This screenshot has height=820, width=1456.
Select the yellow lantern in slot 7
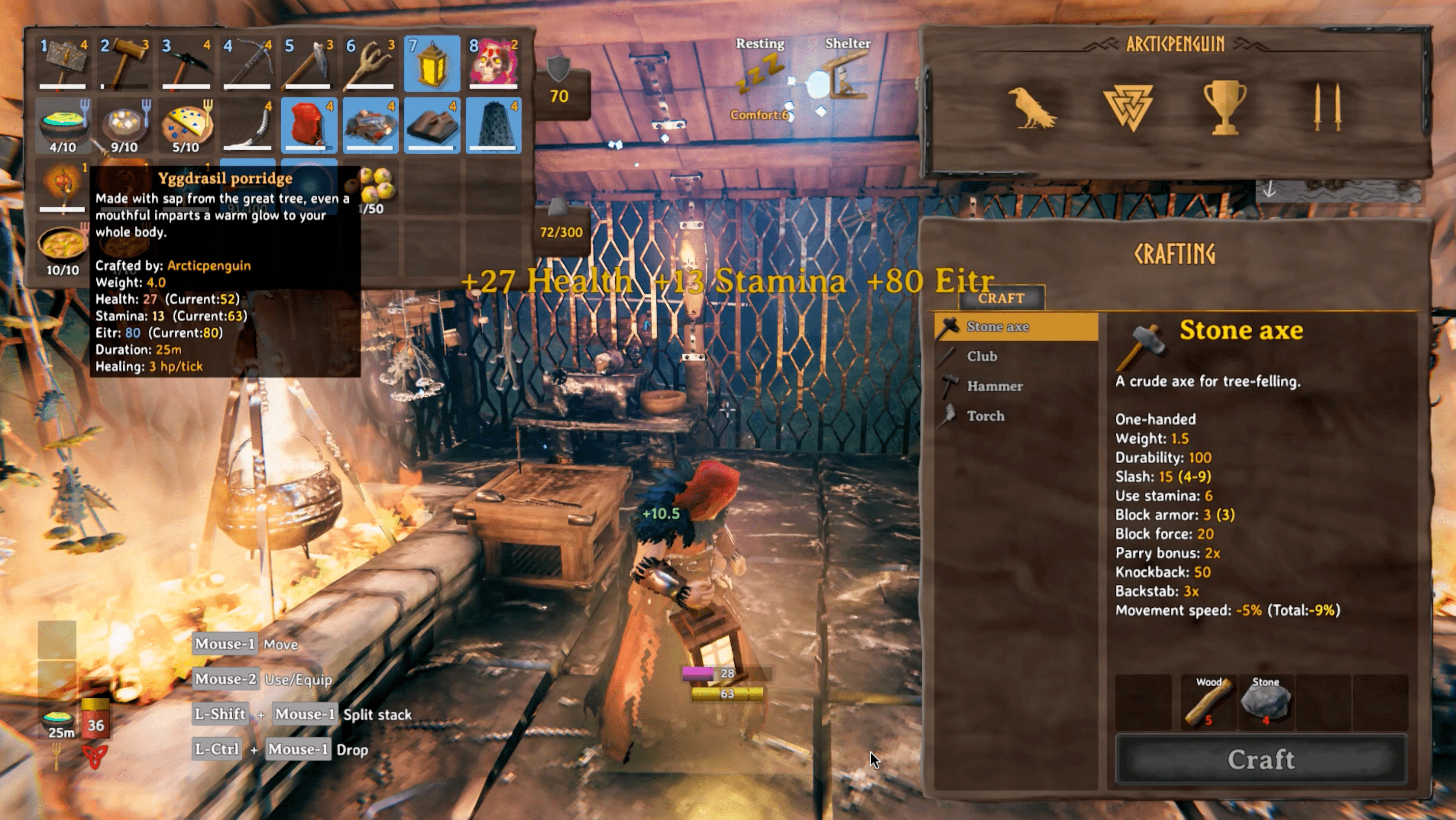coord(432,63)
